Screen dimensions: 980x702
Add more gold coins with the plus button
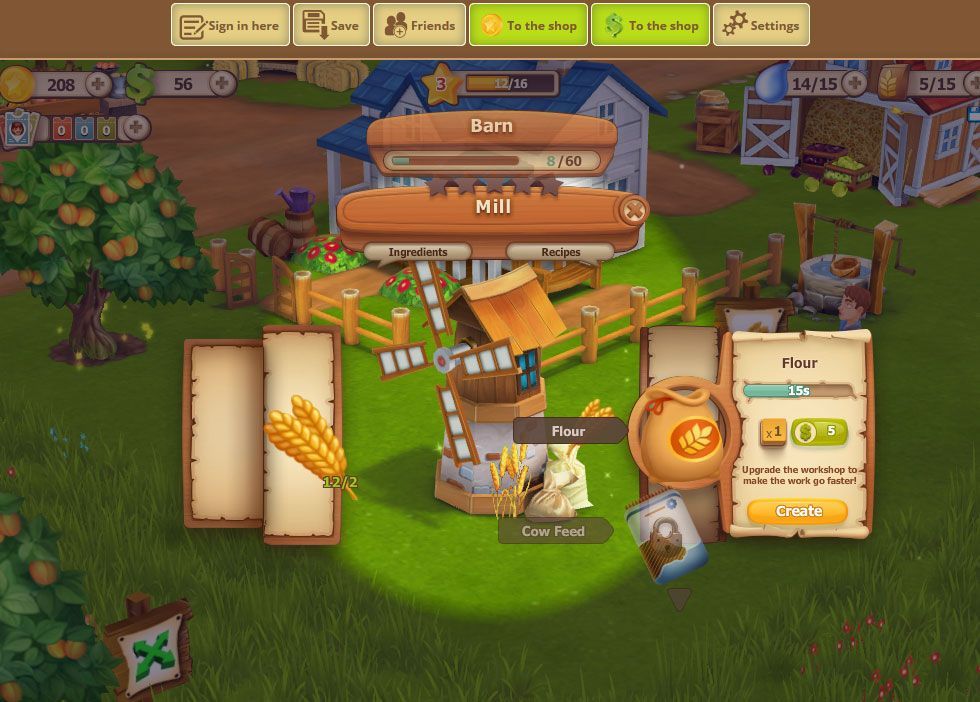coord(99,84)
